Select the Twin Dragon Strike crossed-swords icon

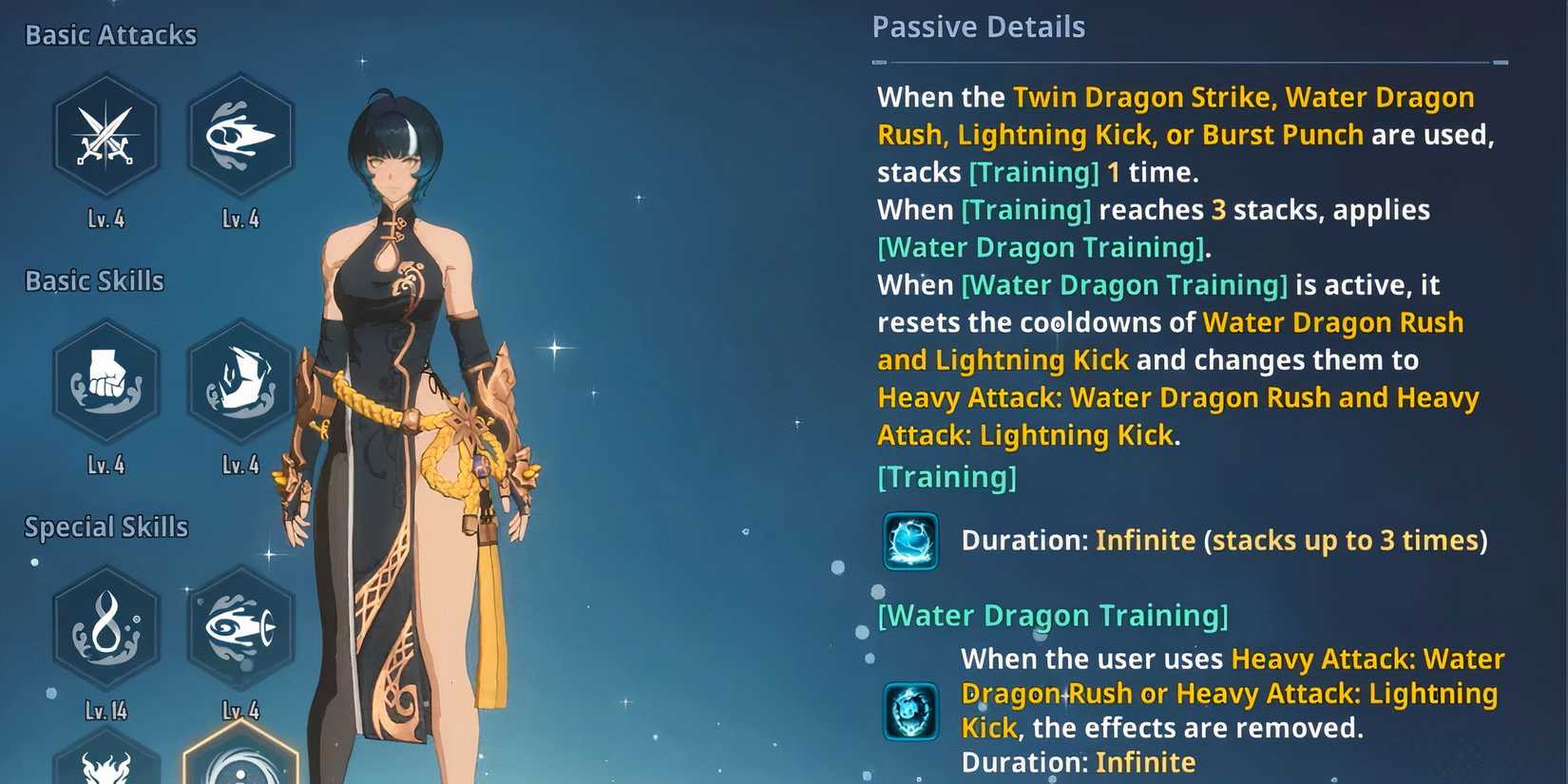pos(106,138)
